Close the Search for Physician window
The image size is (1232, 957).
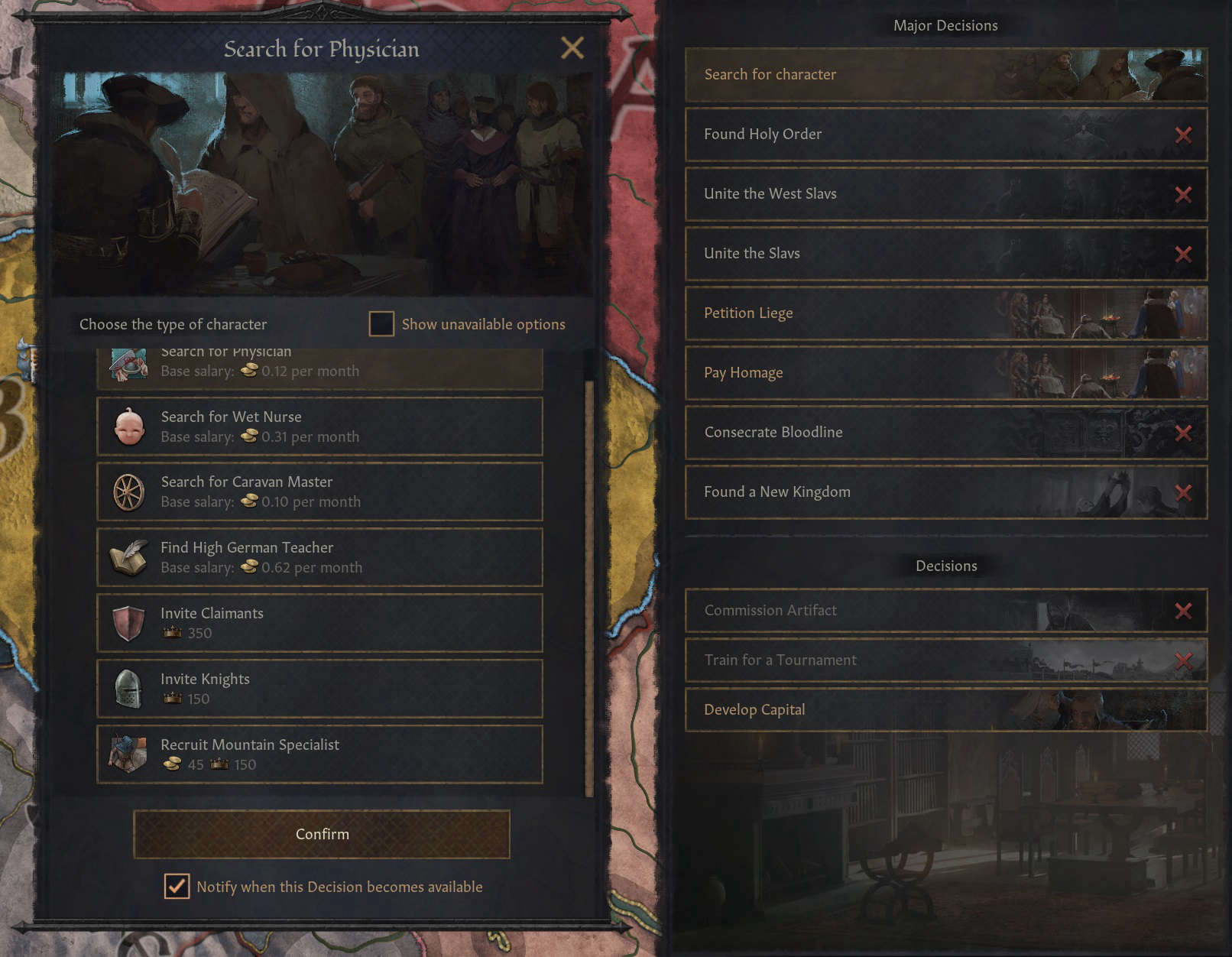(x=572, y=48)
